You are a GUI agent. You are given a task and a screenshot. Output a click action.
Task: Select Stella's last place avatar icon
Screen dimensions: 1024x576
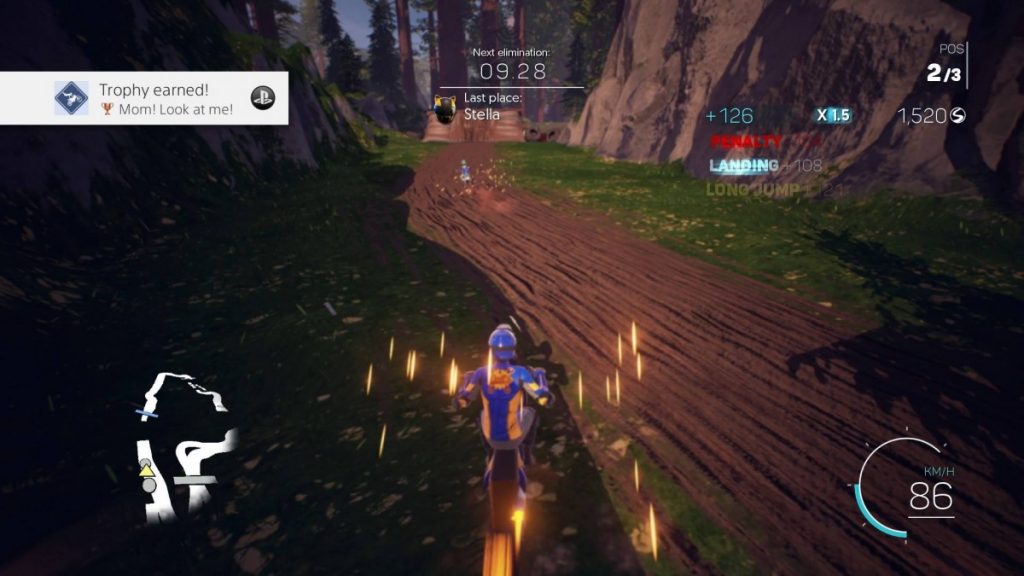(x=446, y=106)
